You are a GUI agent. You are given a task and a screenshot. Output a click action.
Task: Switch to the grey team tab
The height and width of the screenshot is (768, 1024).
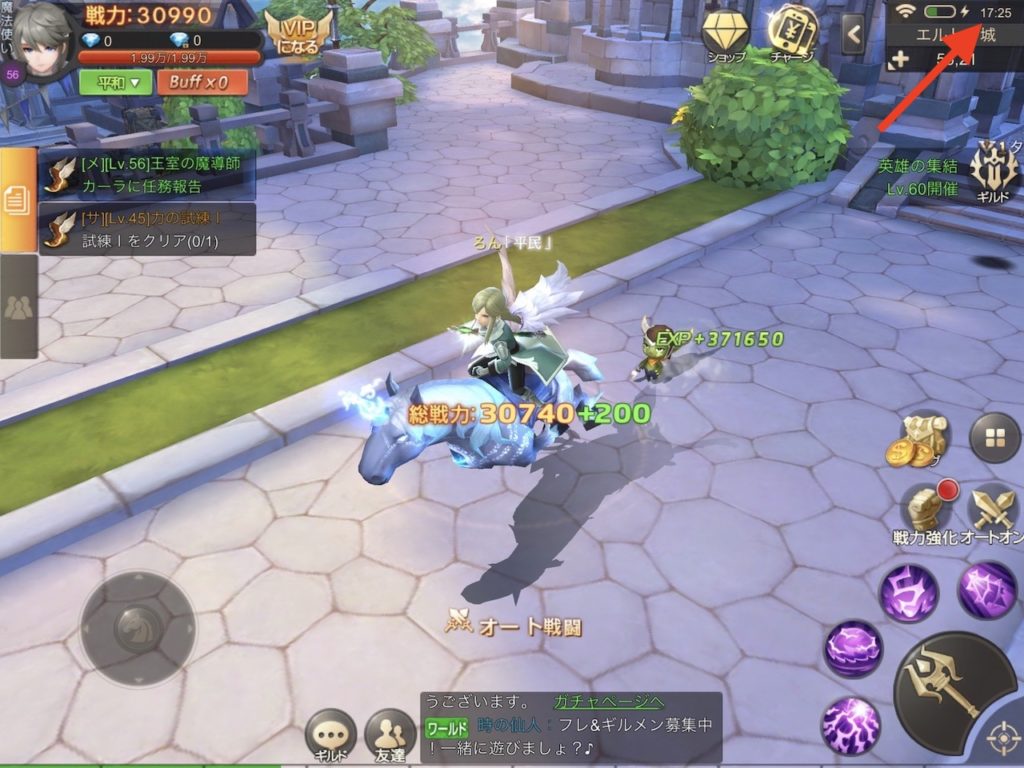tap(18, 306)
